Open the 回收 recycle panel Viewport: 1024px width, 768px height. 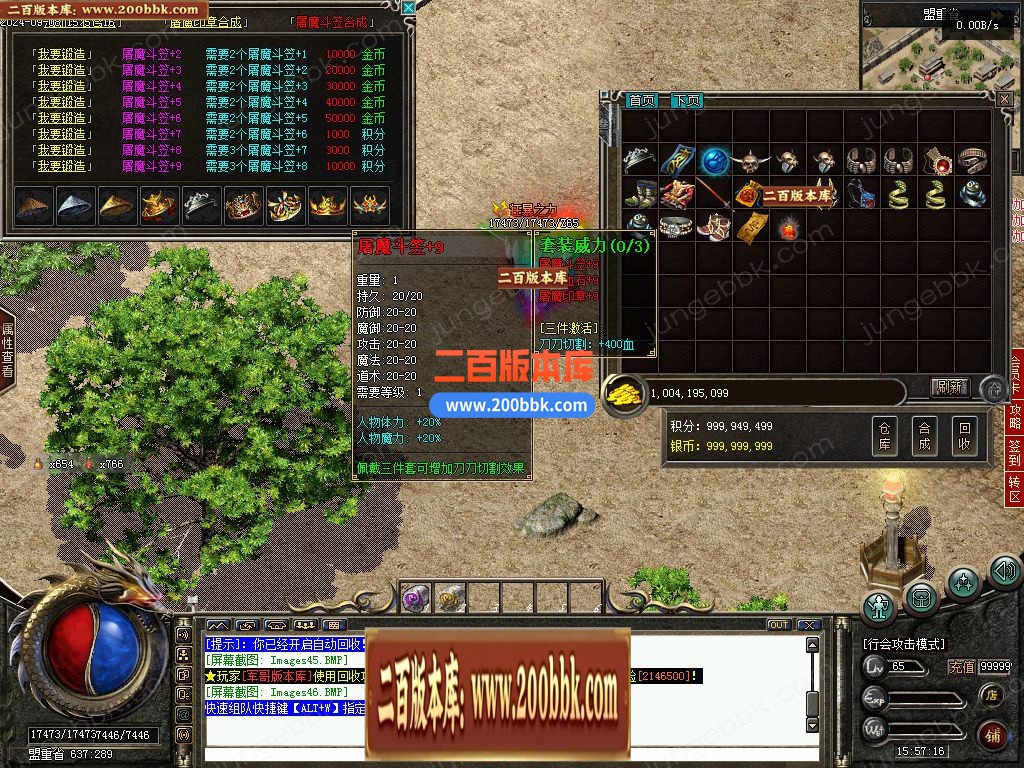pos(963,437)
